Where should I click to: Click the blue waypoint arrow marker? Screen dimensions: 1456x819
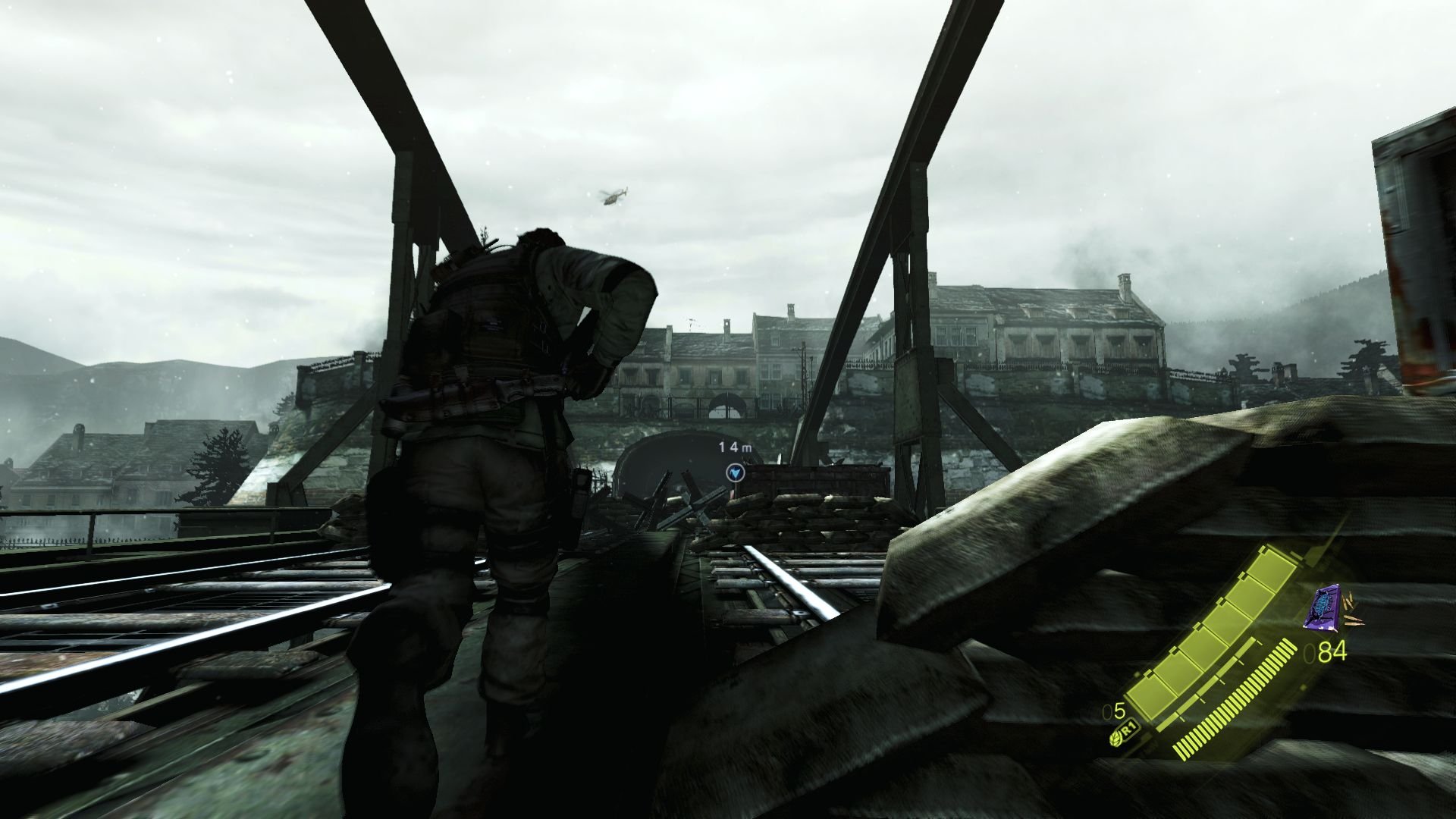pos(736,473)
